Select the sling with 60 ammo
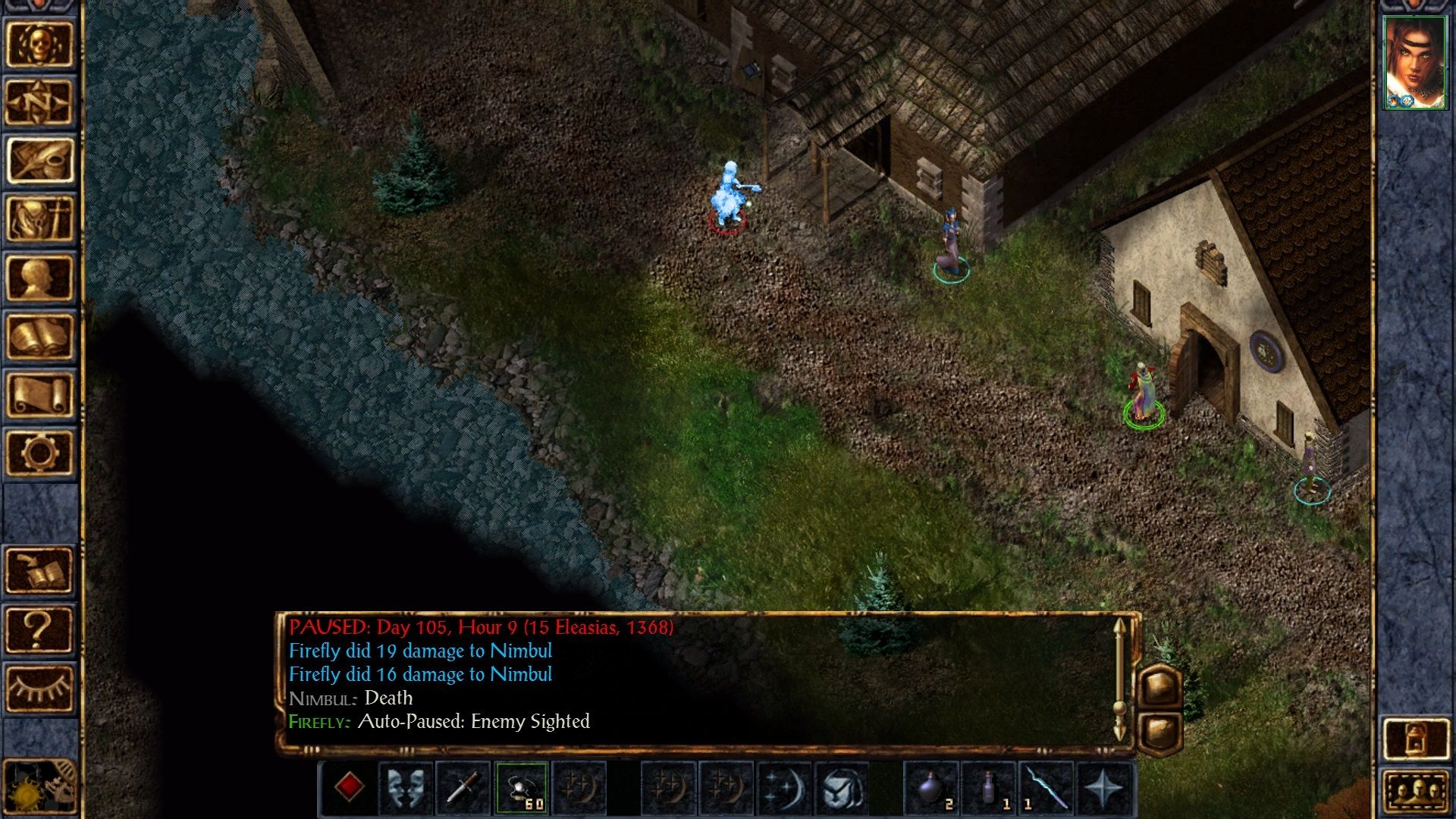The width and height of the screenshot is (1456, 819). (521, 787)
